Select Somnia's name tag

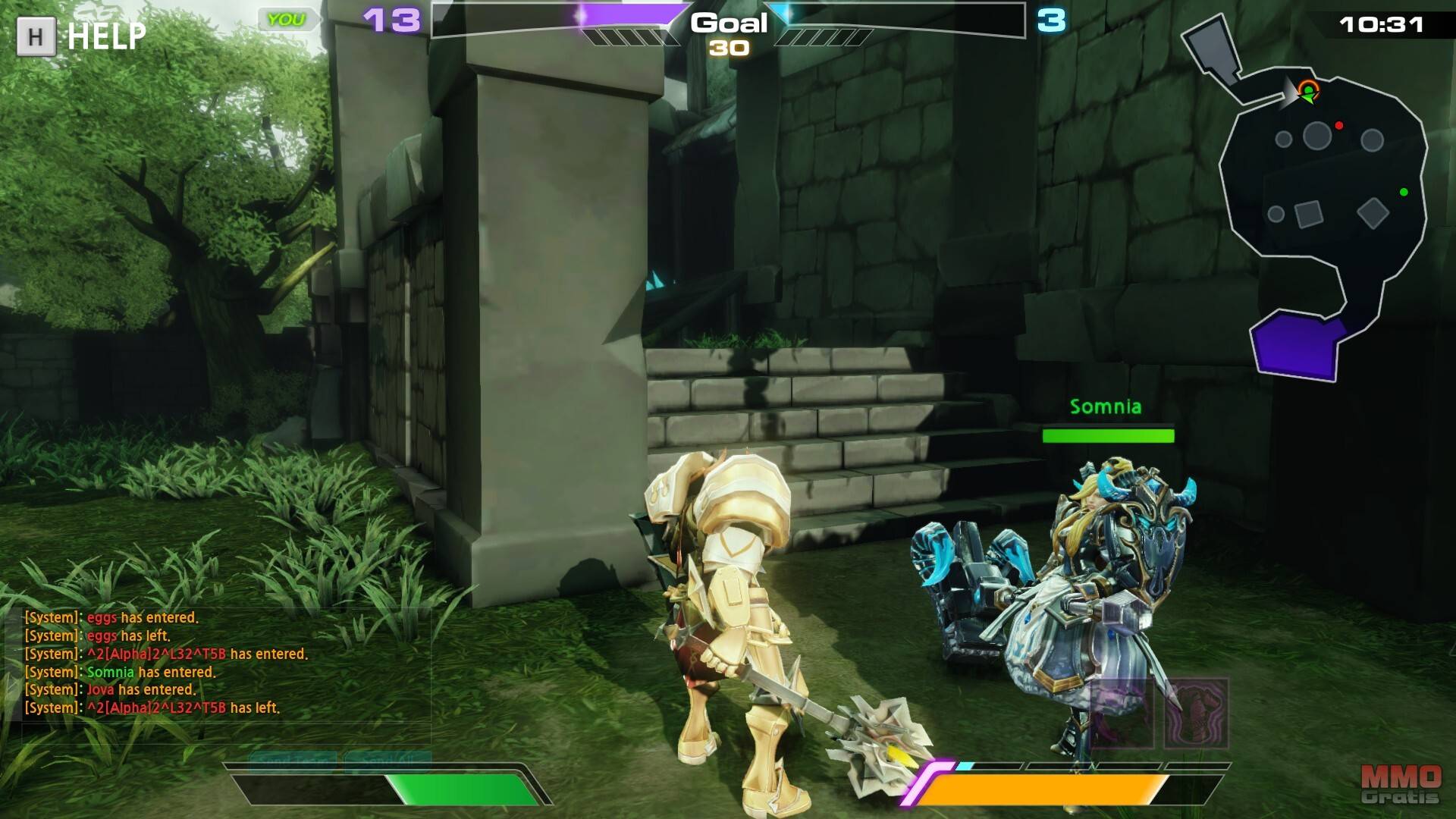click(x=1105, y=407)
